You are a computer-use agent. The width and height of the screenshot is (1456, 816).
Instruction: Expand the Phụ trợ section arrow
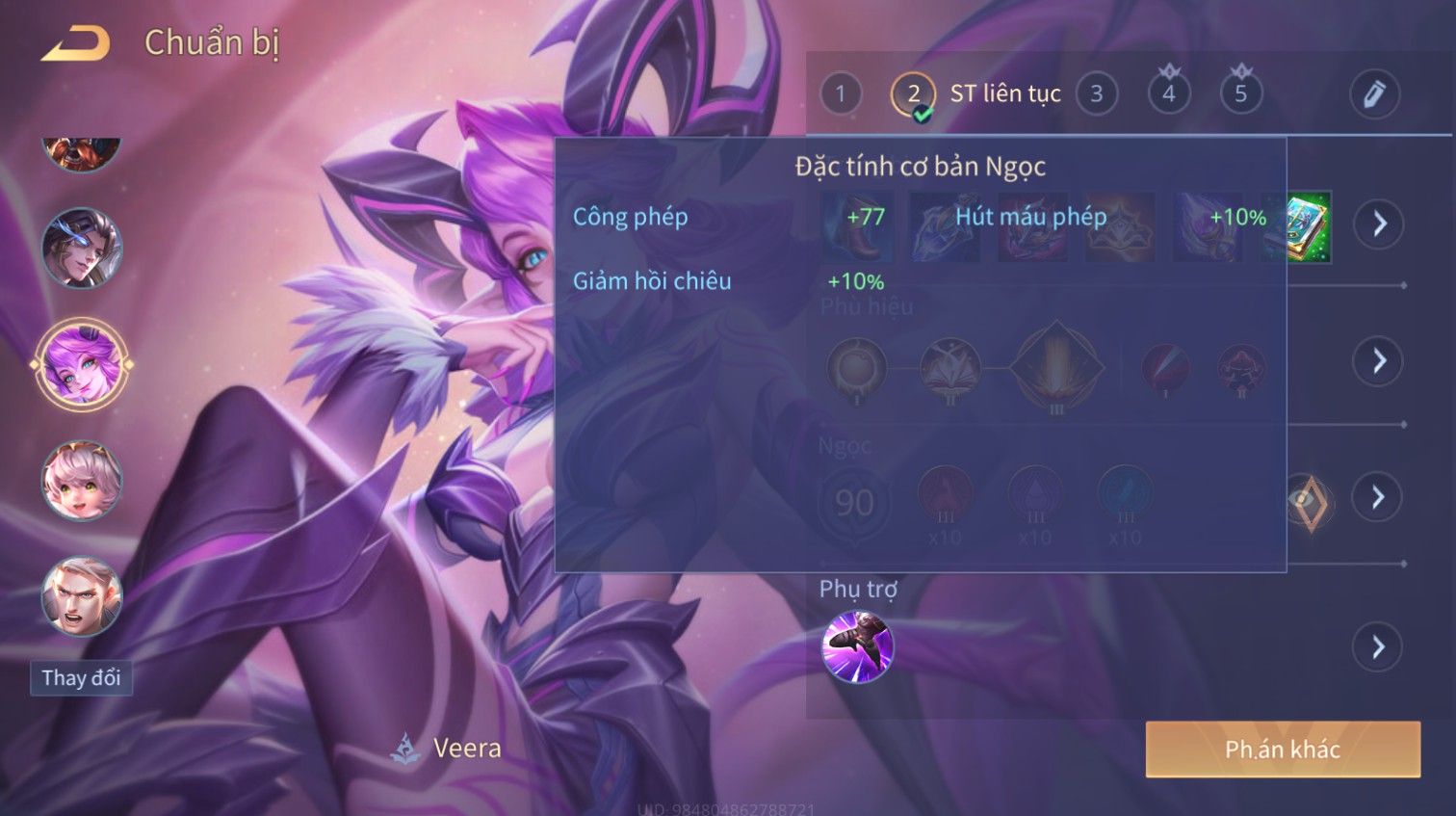[x=1379, y=646]
